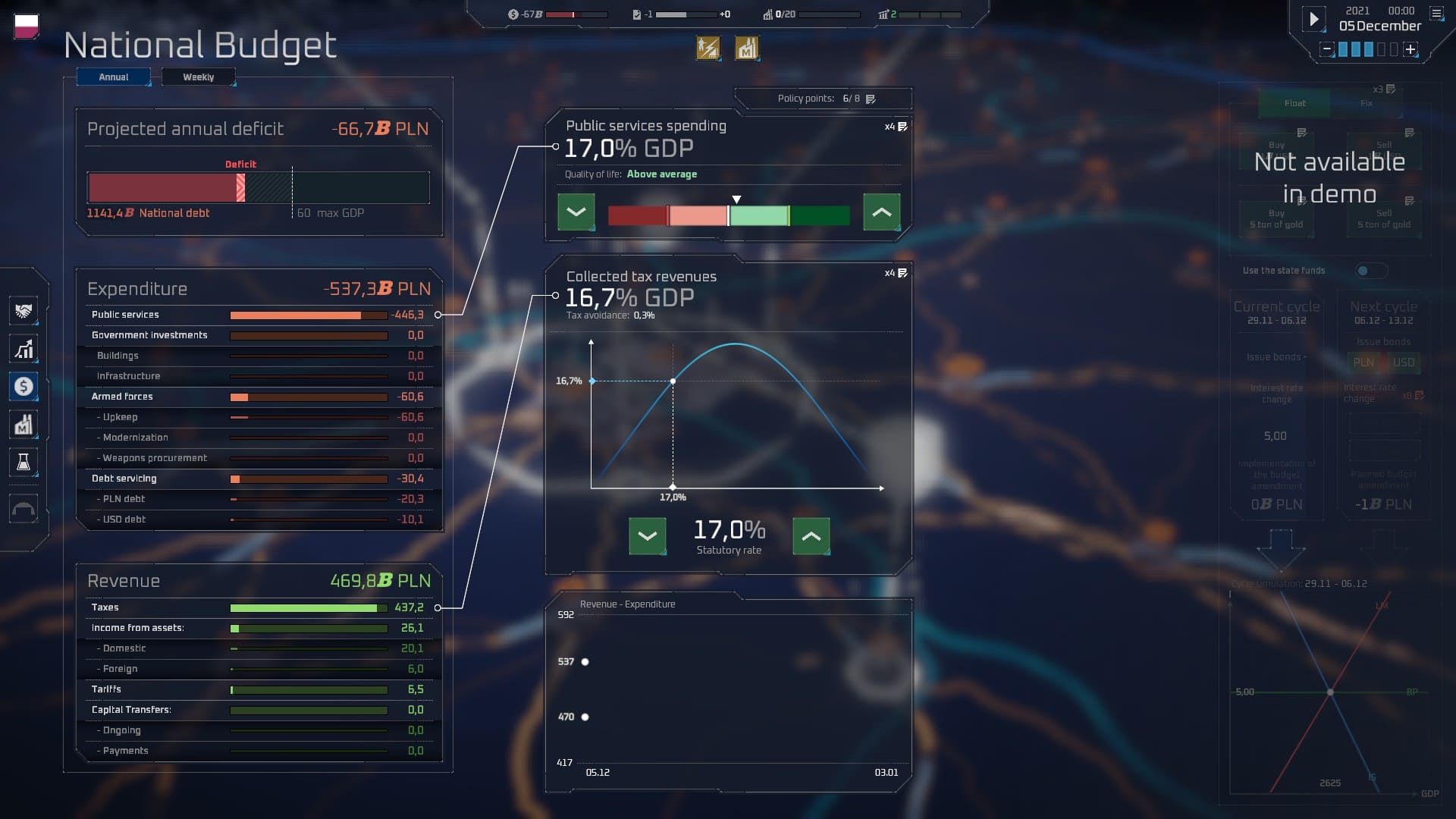Raise the statutory tax rate
This screenshot has height=819, width=1456.
[x=811, y=536]
